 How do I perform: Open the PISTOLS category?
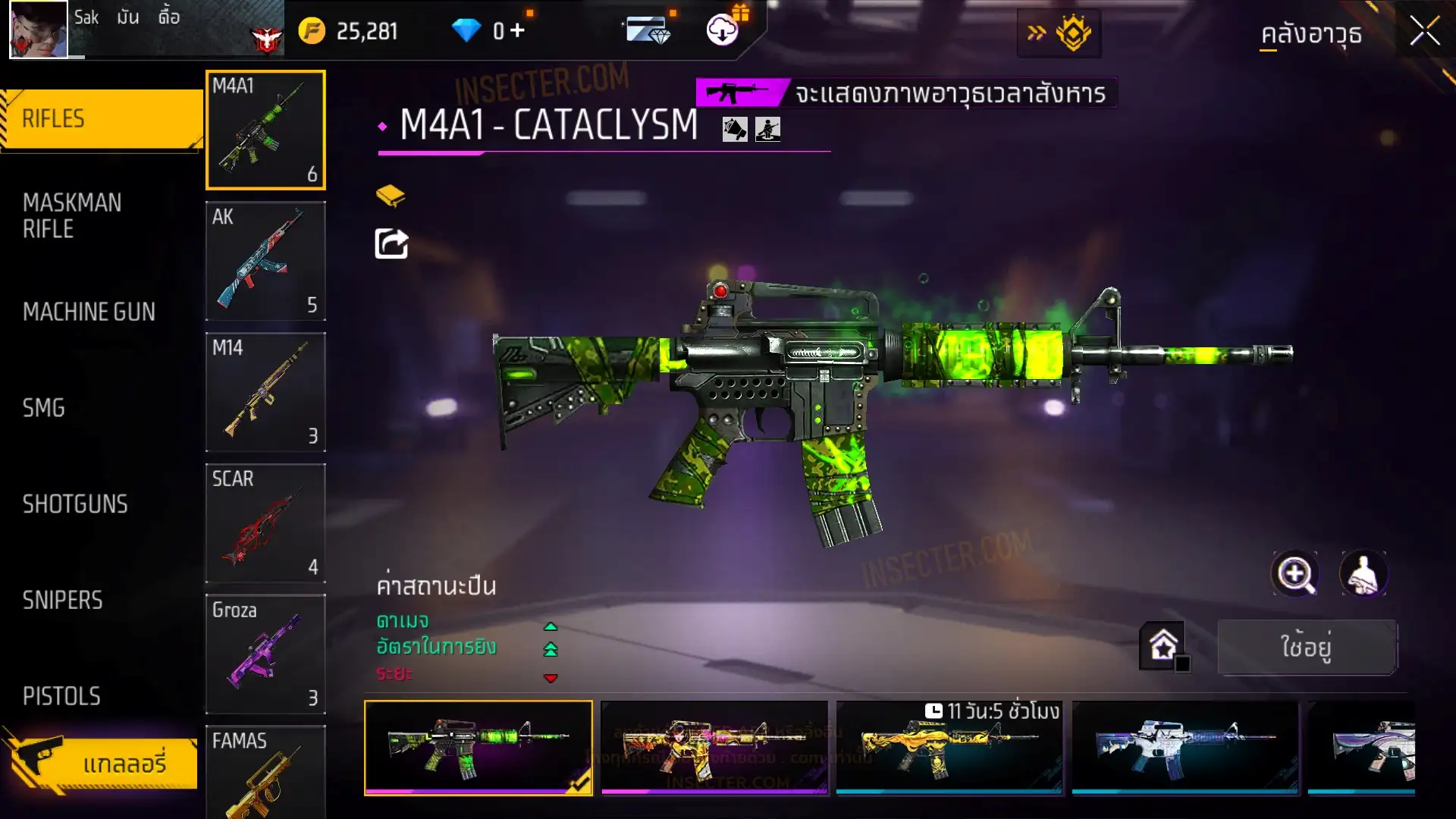click(x=61, y=696)
